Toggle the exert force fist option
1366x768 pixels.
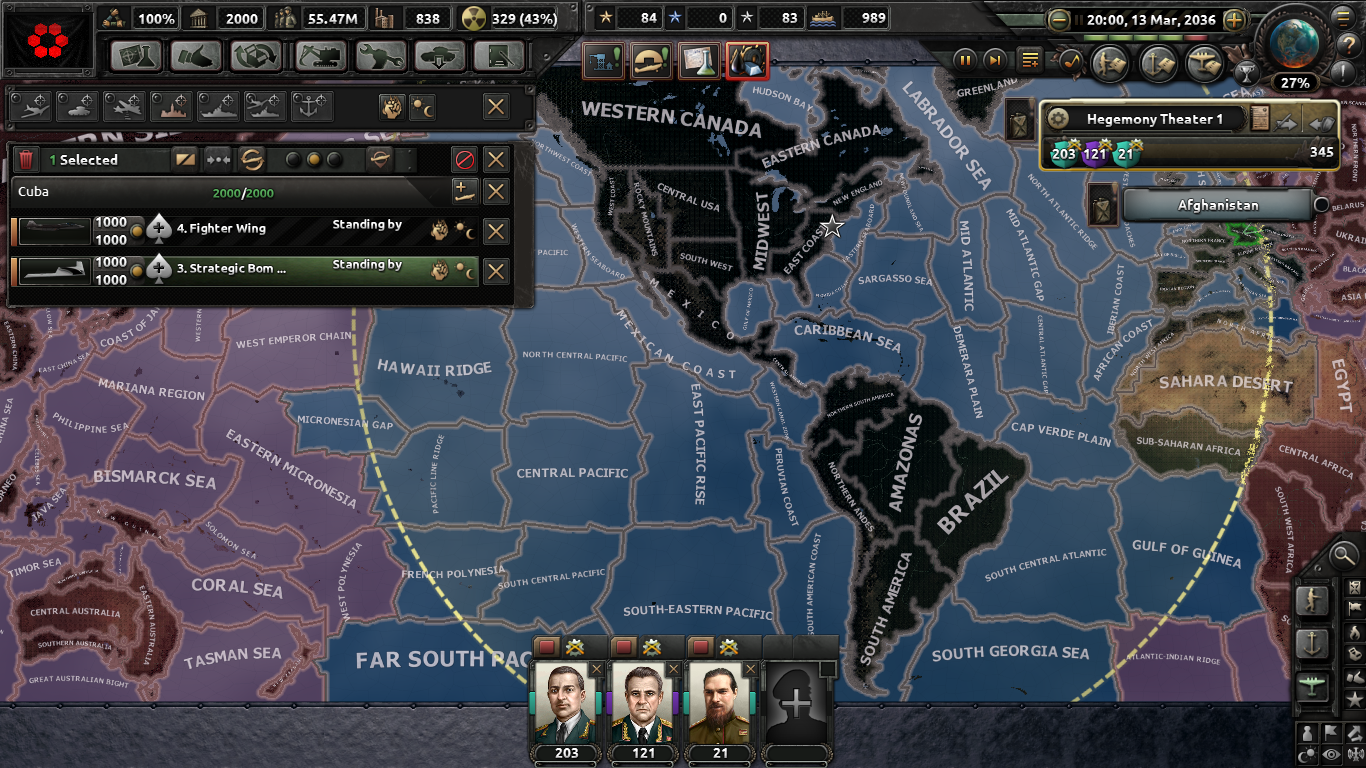pyautogui.click(x=392, y=106)
